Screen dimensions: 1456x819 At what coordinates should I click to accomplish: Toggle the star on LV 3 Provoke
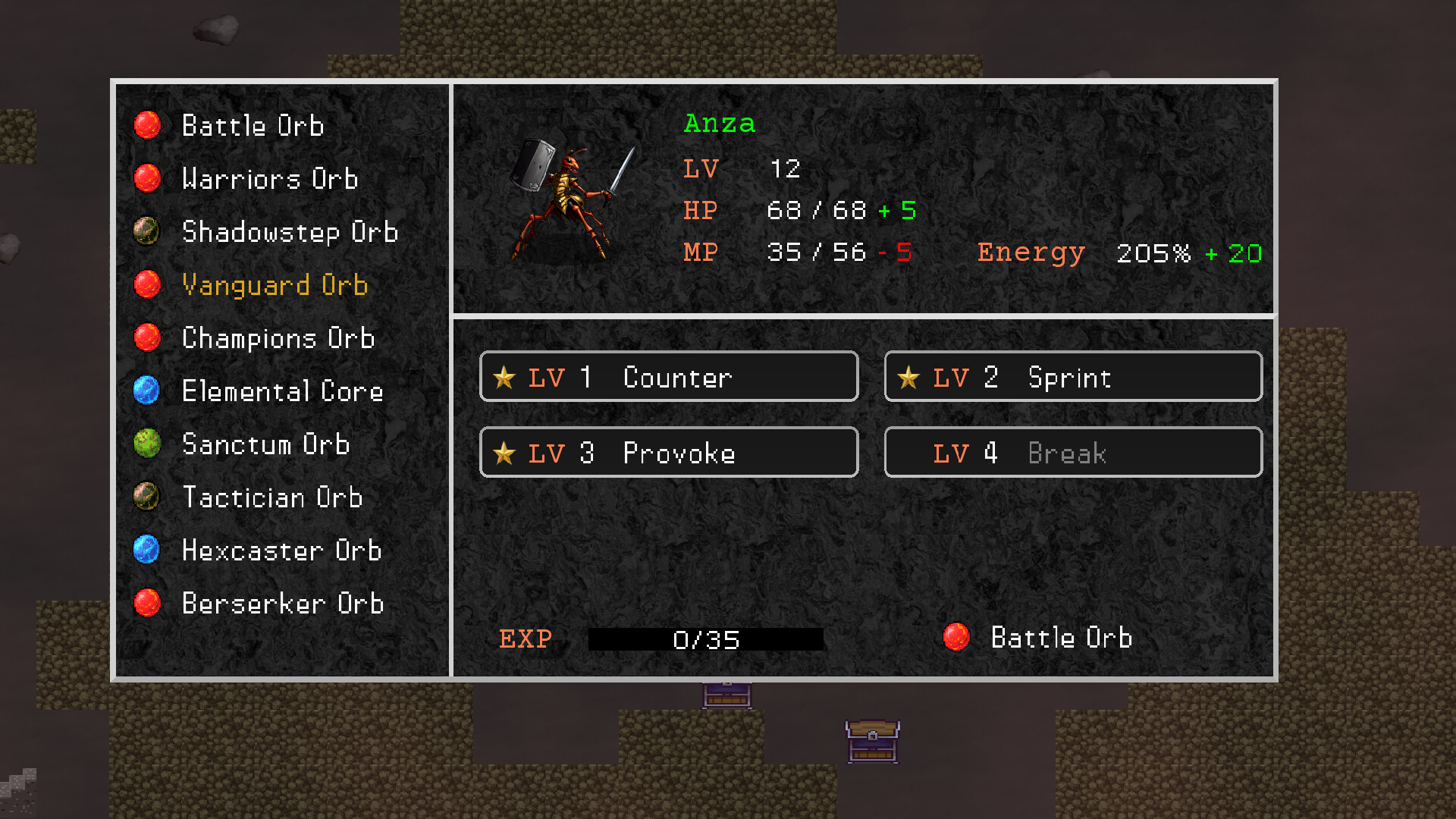505,452
